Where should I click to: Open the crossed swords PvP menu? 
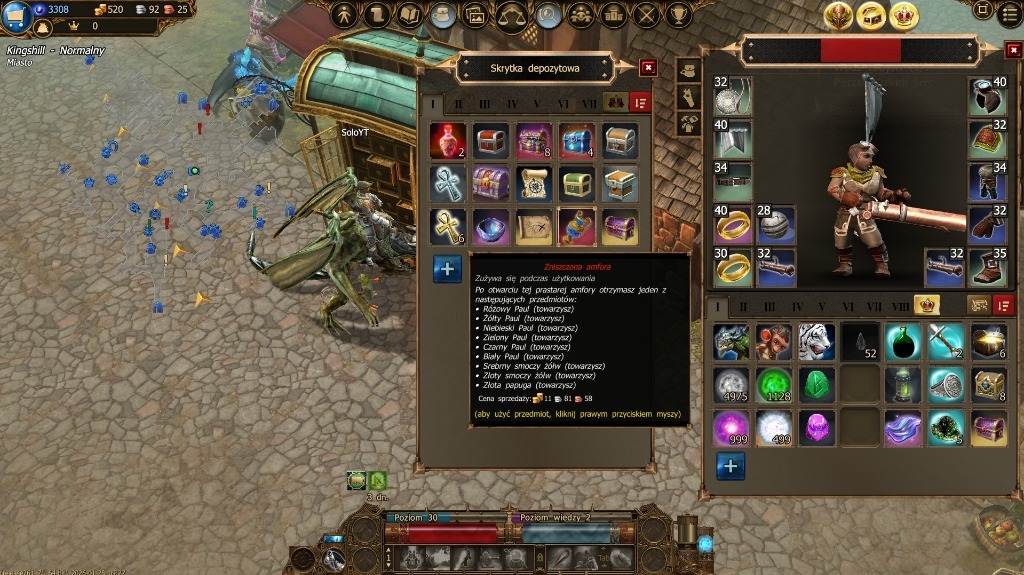[x=647, y=15]
